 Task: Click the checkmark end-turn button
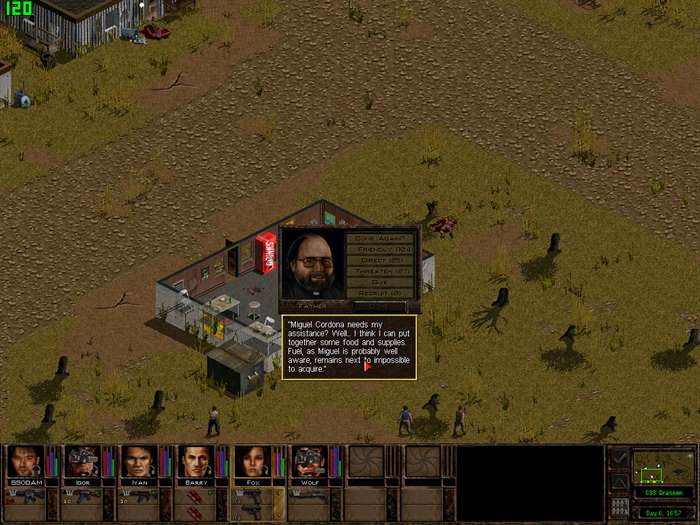tap(620, 459)
